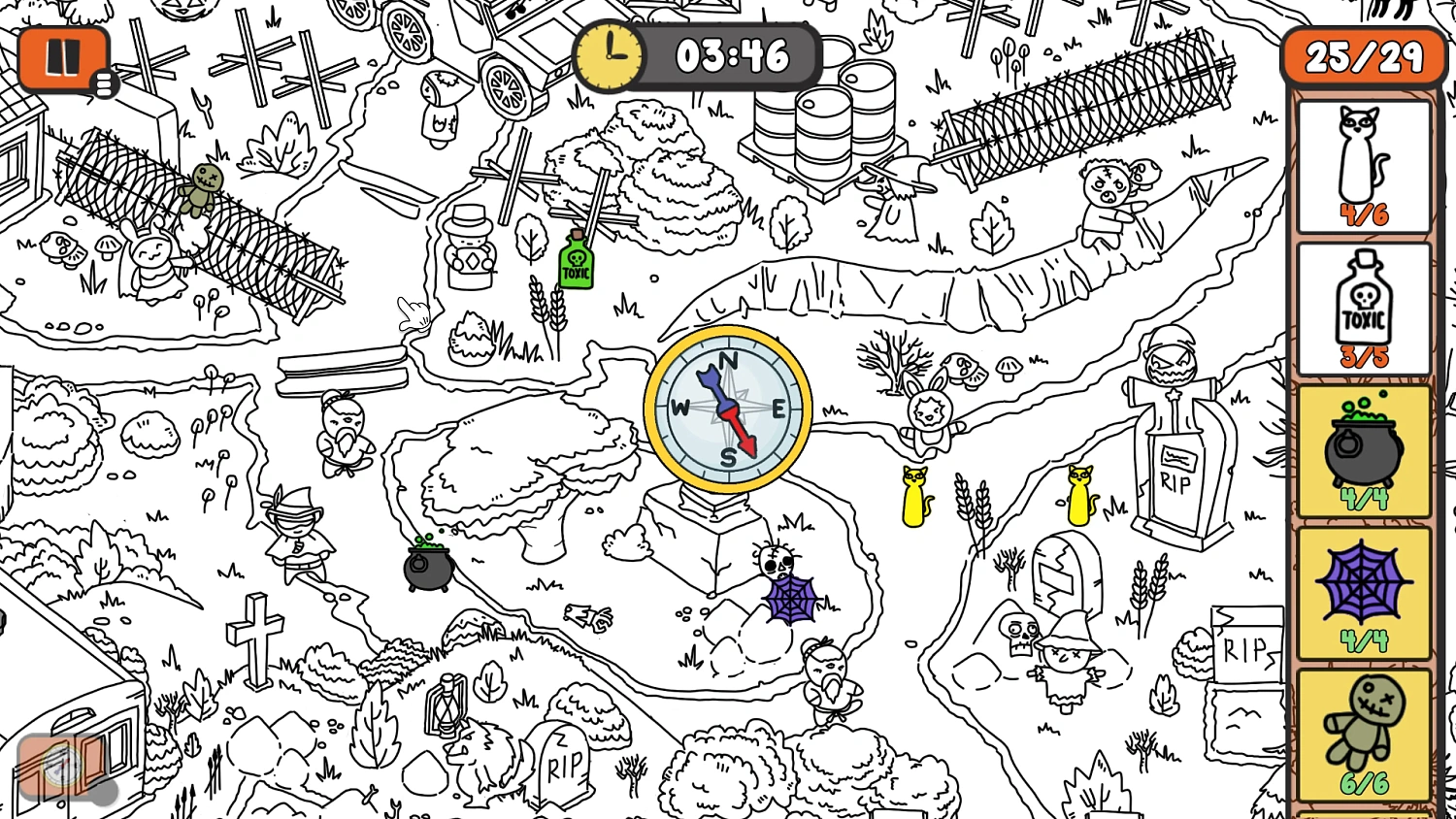Click the yellow cat near the gravestone path

click(913, 495)
